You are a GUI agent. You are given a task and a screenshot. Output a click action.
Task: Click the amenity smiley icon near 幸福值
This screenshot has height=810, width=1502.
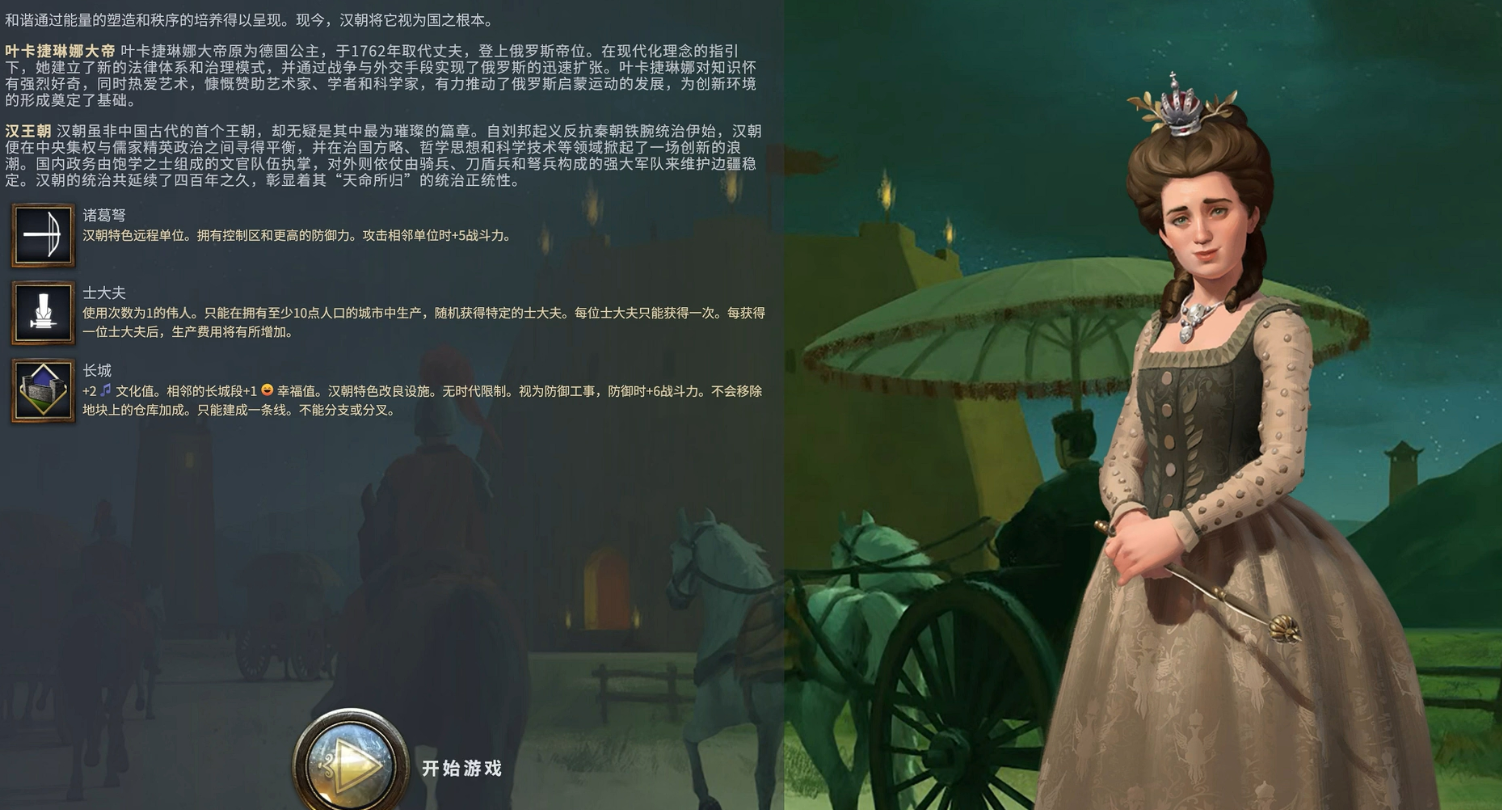267,391
